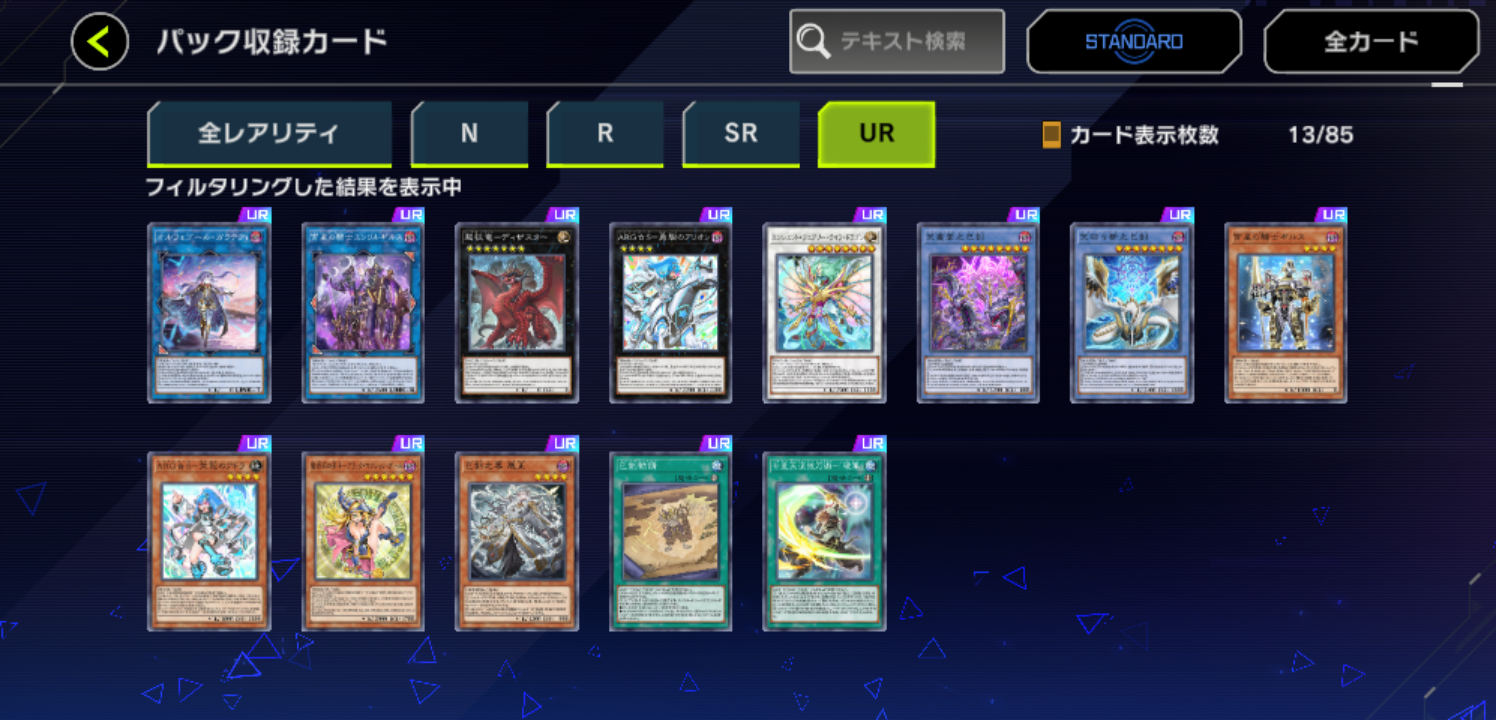The image size is (1496, 720).
Task: Toggle the STANDARD format button
Action: pyautogui.click(x=1134, y=42)
